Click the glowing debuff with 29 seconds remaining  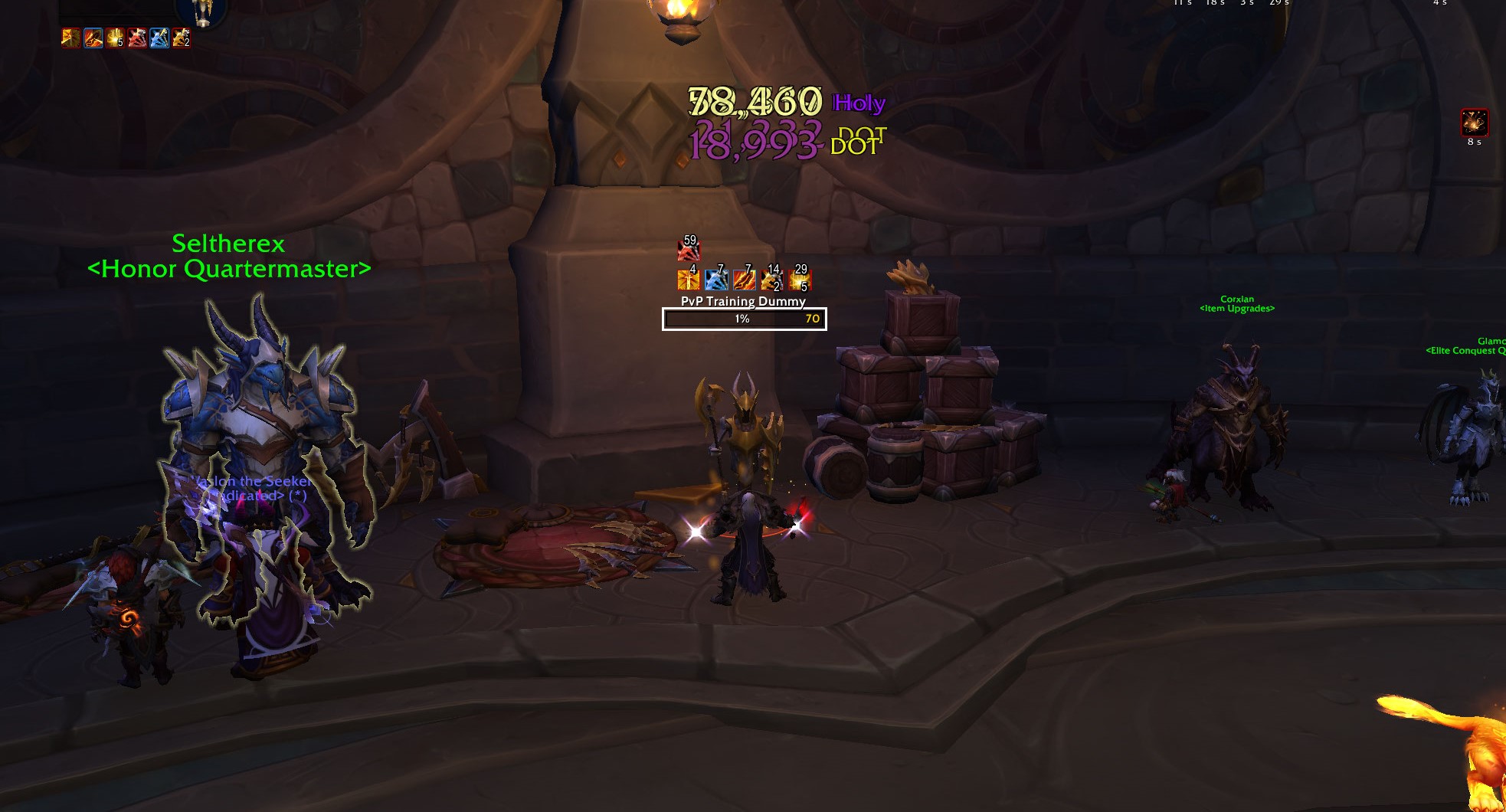click(800, 280)
